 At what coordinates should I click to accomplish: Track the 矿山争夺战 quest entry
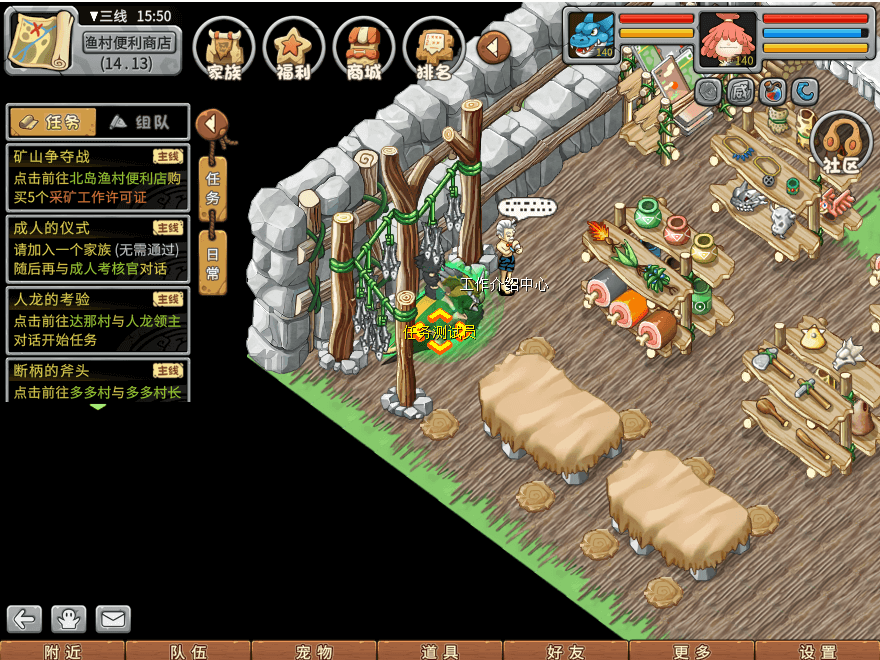click(x=97, y=177)
